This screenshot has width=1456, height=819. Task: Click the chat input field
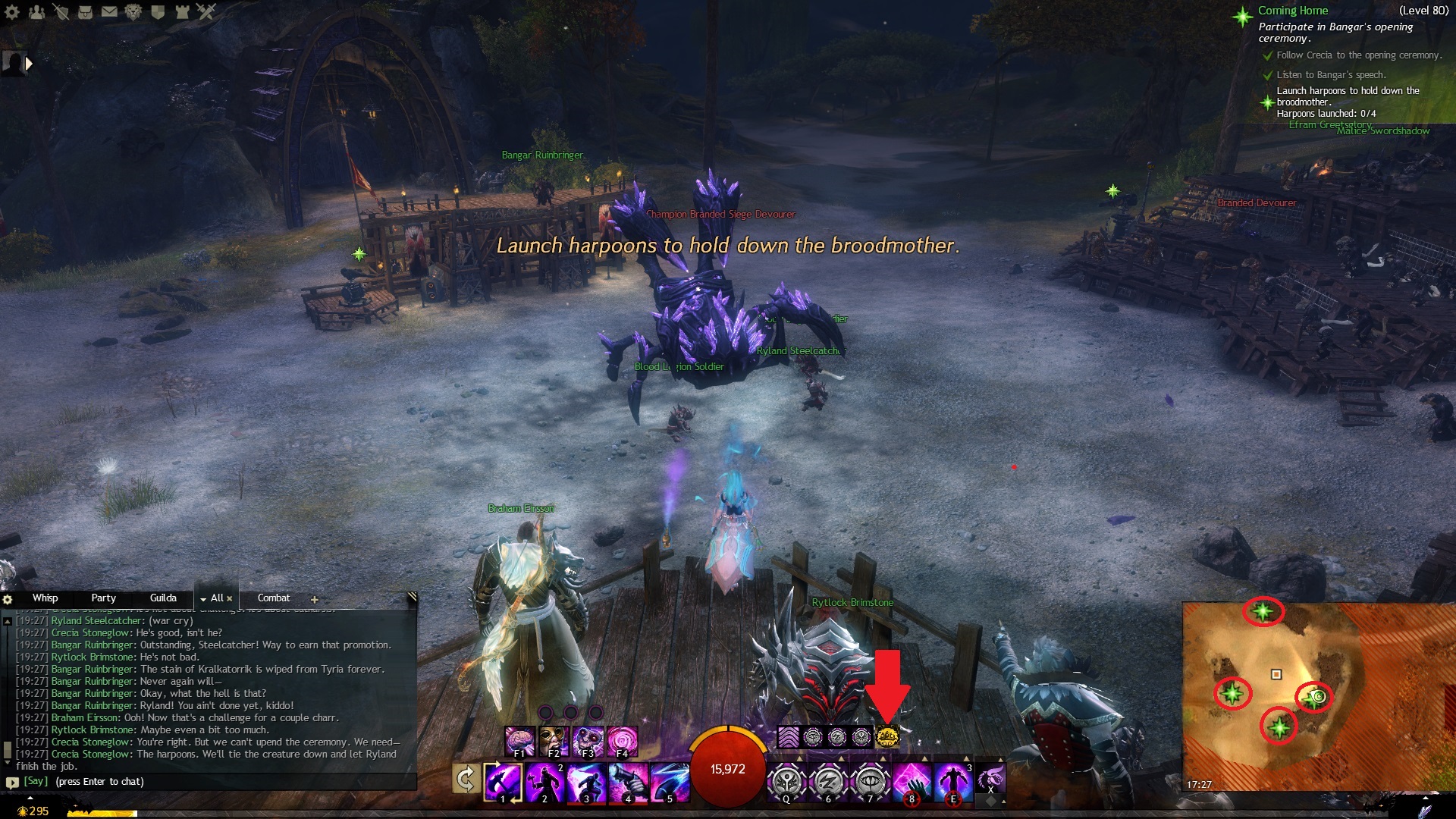tap(212, 782)
